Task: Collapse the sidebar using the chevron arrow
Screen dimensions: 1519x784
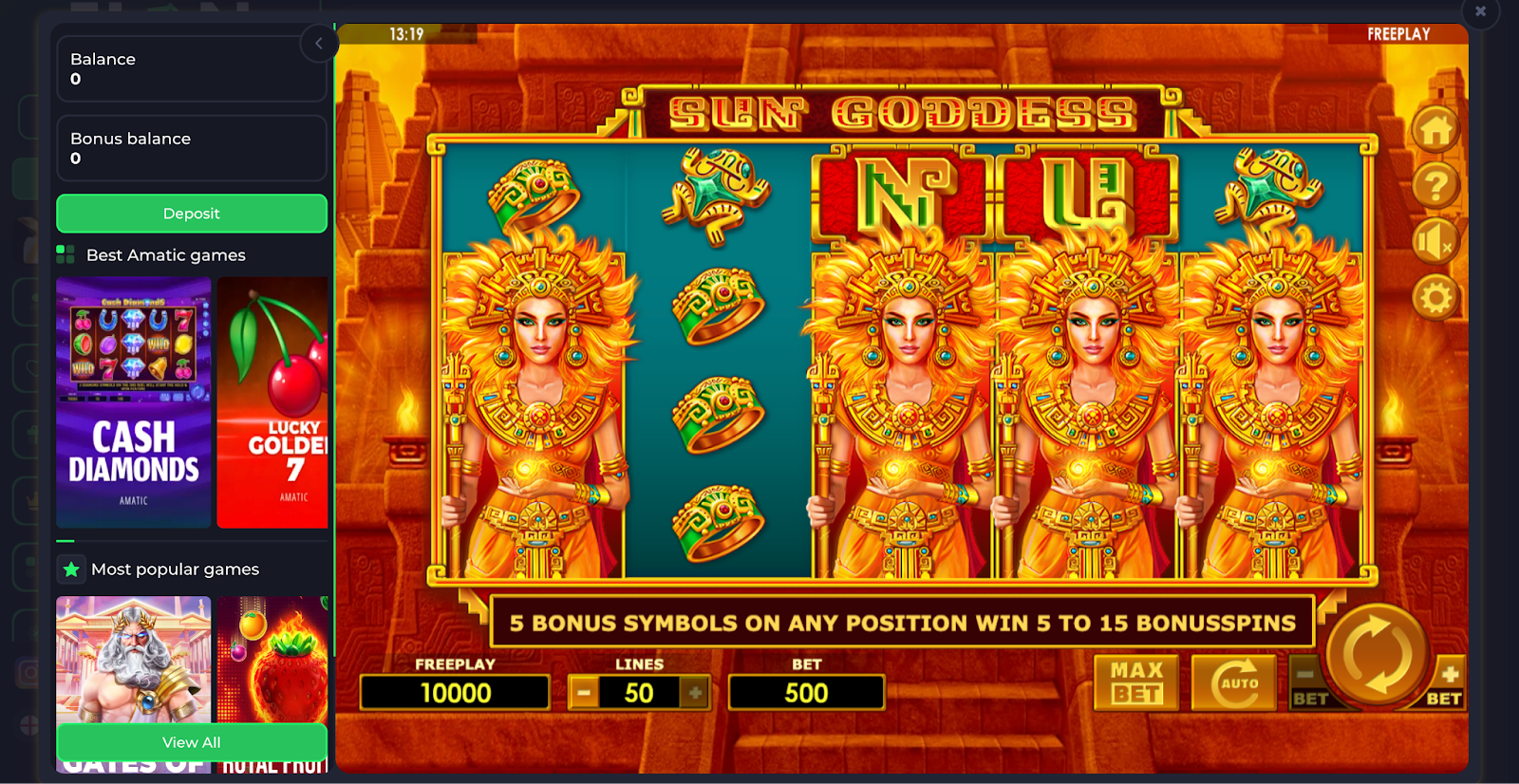Action: pyautogui.click(x=318, y=43)
